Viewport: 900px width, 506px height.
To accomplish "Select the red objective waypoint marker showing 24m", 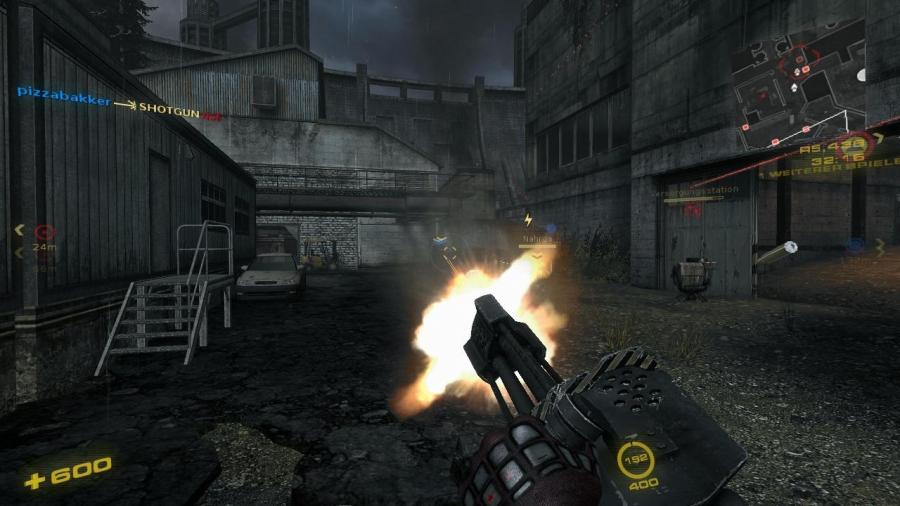I will [x=43, y=231].
